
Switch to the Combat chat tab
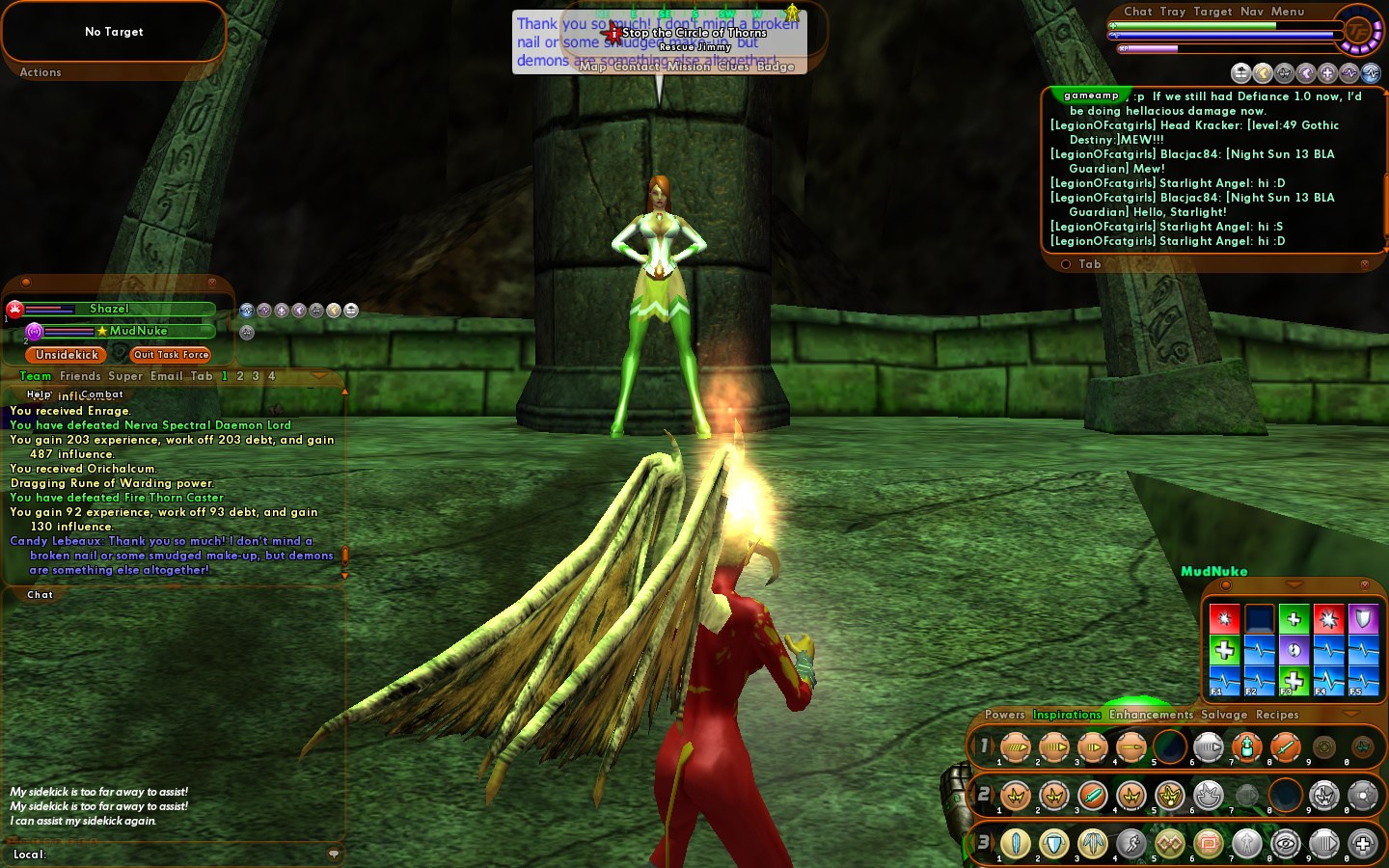tap(102, 394)
